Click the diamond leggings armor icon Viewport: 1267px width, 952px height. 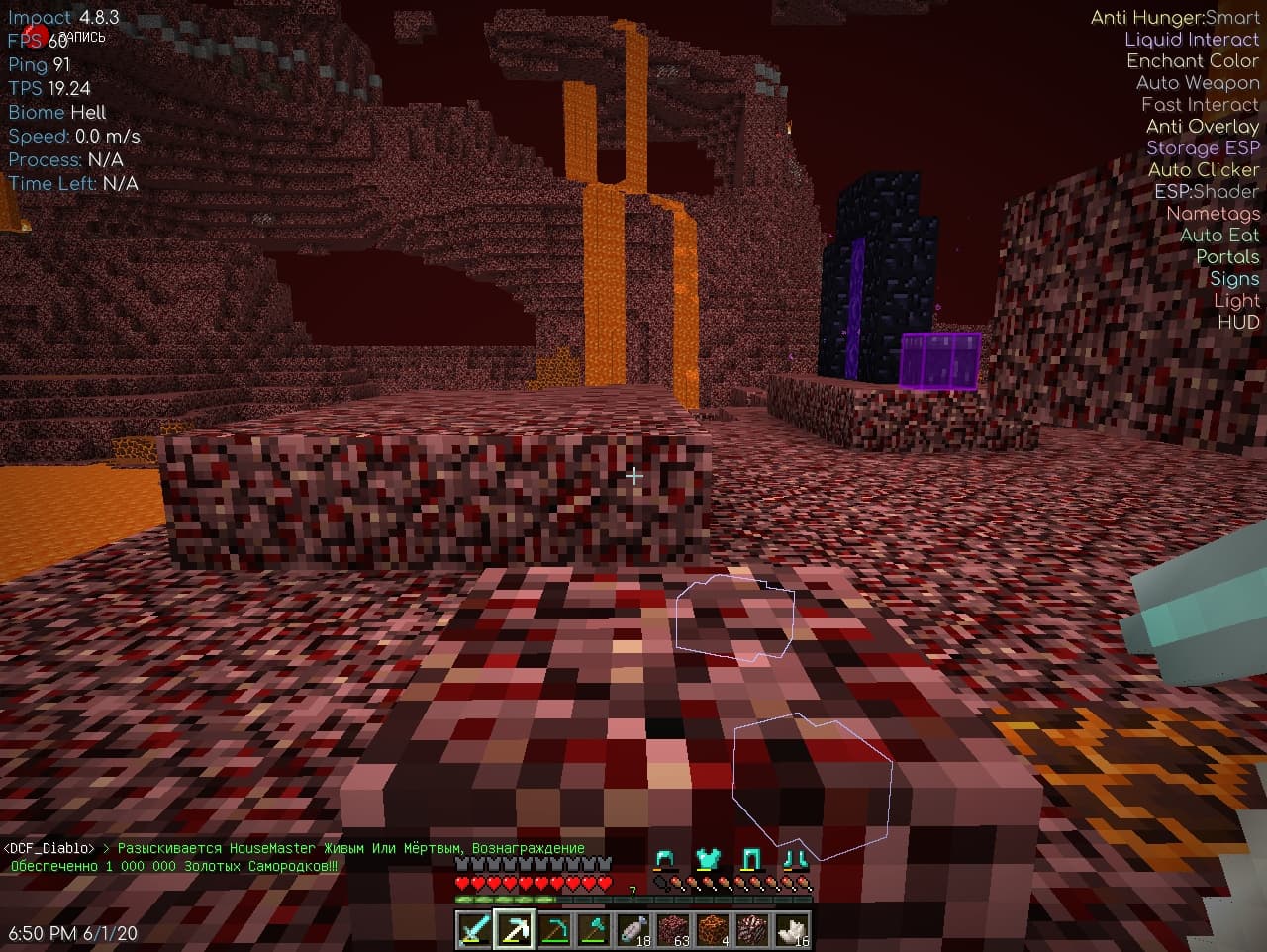point(751,859)
